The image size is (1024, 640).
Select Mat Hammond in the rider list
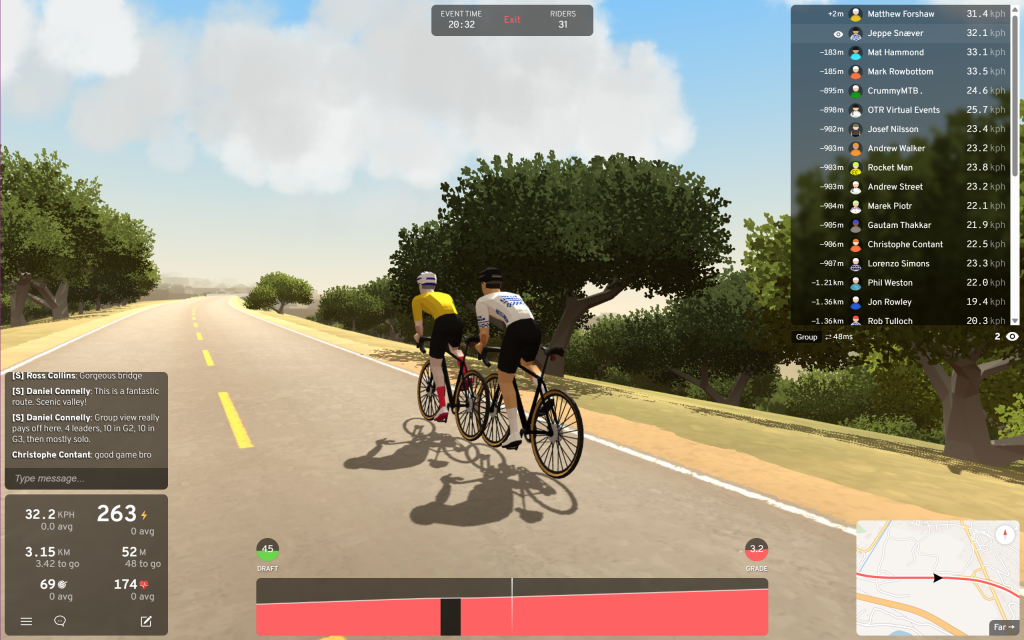click(895, 52)
